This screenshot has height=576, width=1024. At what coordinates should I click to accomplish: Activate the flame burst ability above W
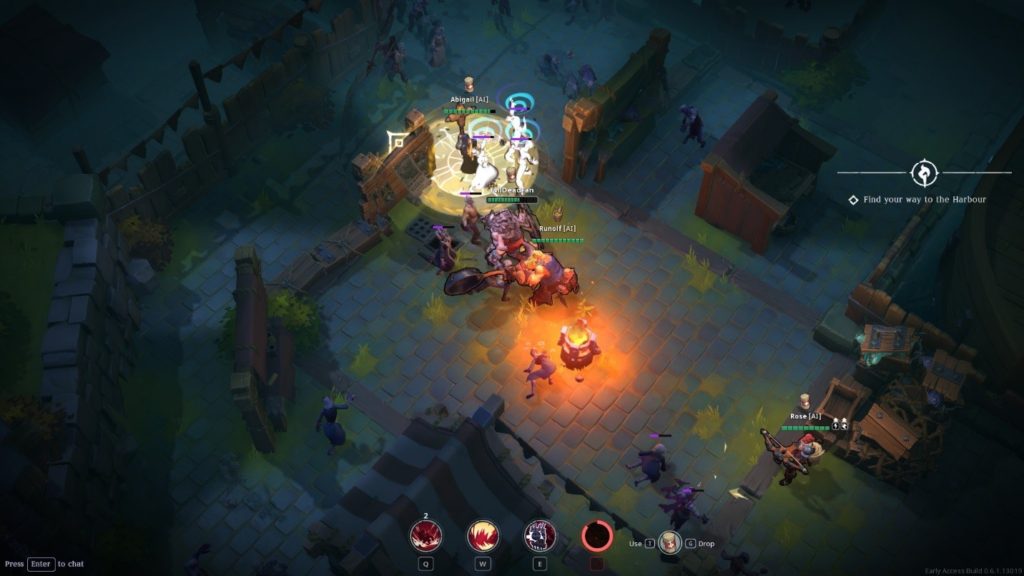pos(484,537)
